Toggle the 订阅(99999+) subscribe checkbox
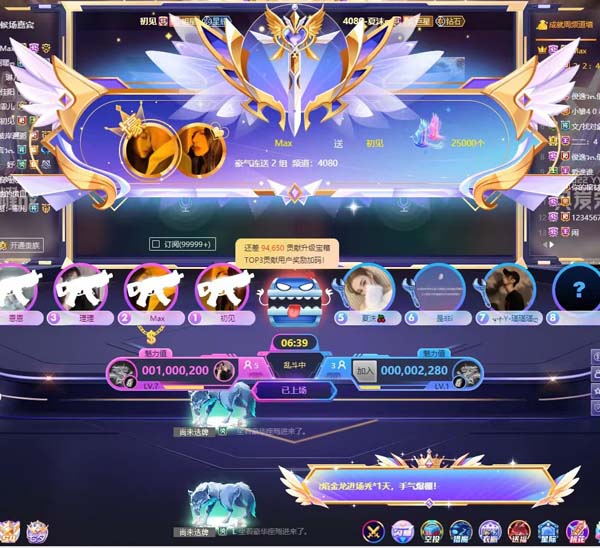 156,243
